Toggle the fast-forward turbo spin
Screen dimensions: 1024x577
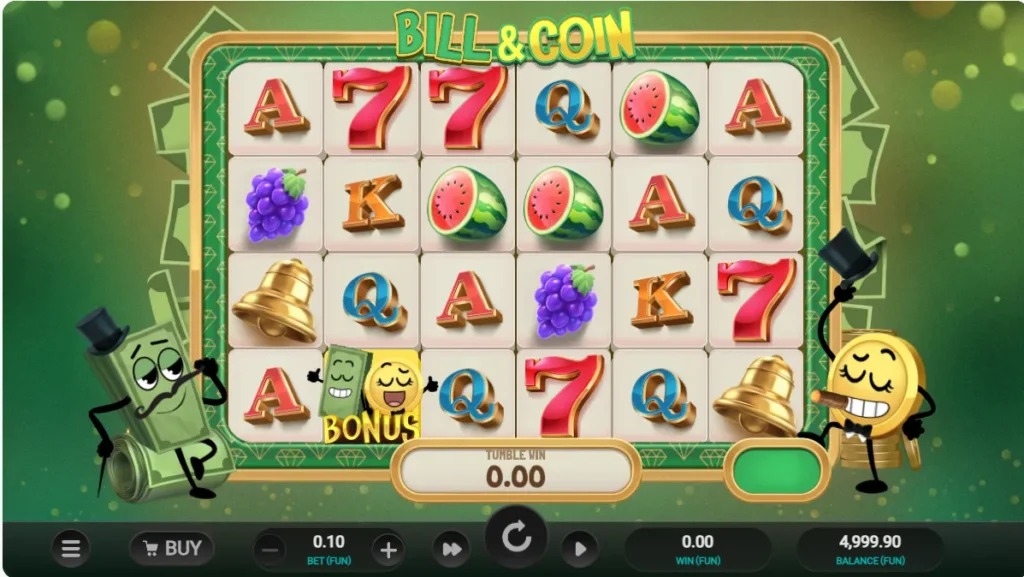tap(451, 549)
